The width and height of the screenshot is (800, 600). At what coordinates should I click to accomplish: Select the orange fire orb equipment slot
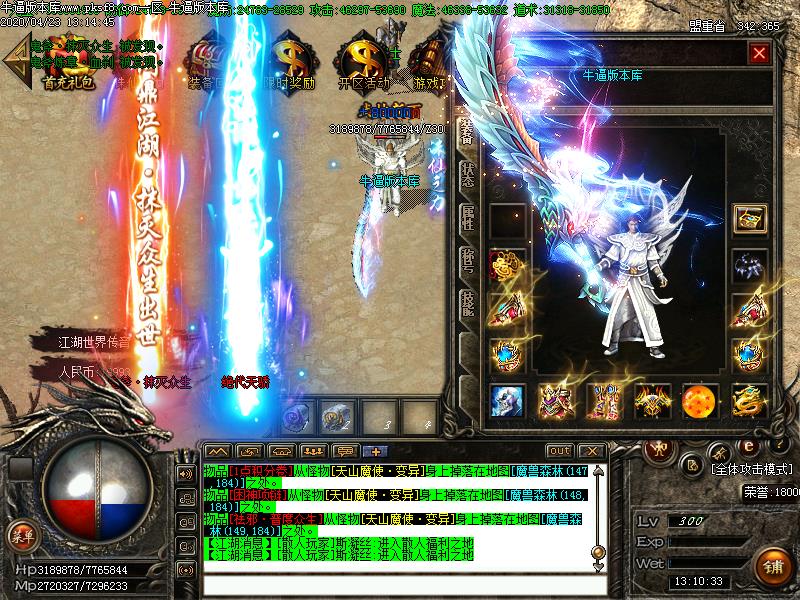(700, 401)
